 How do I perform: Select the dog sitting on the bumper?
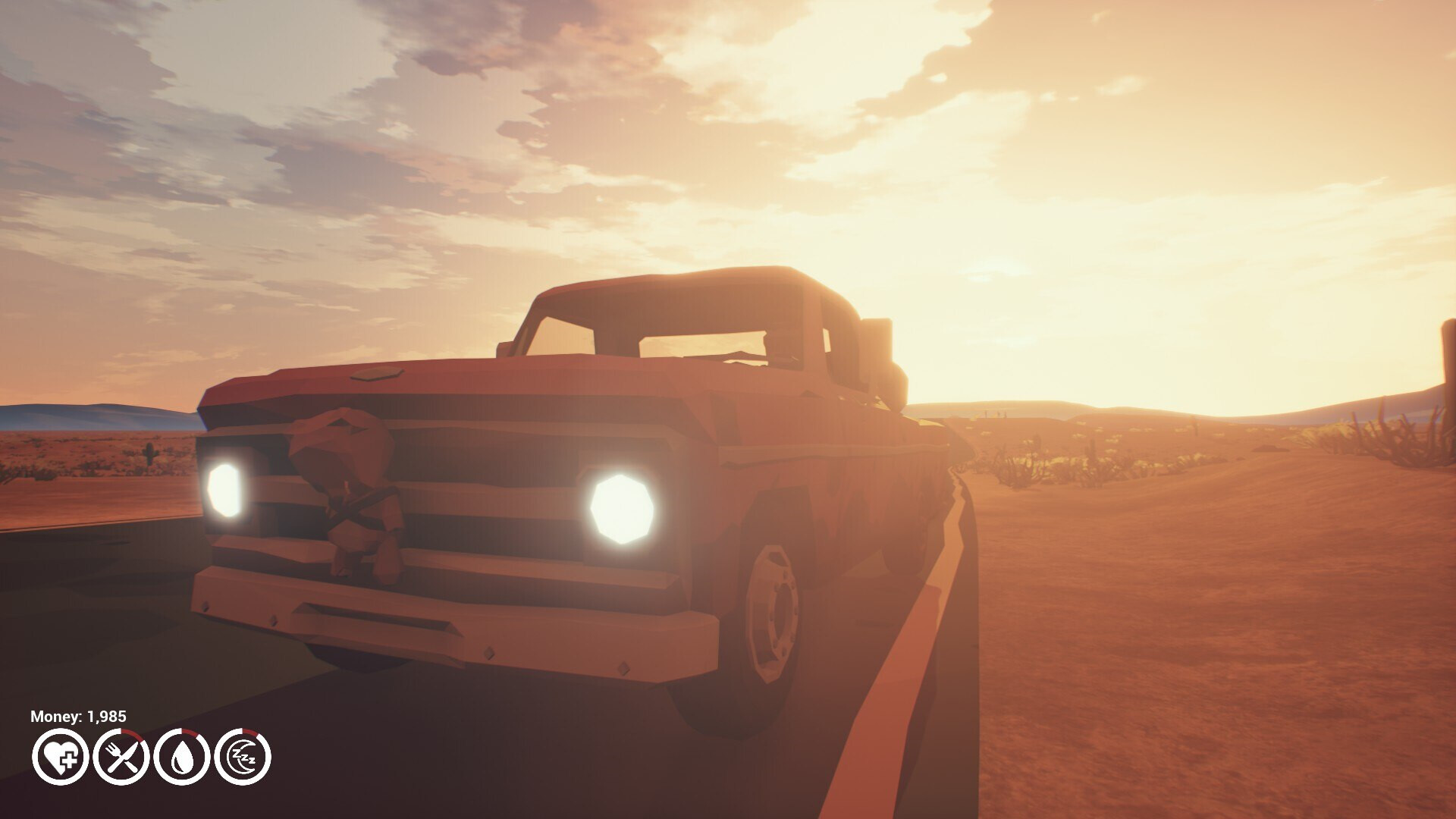click(356, 493)
